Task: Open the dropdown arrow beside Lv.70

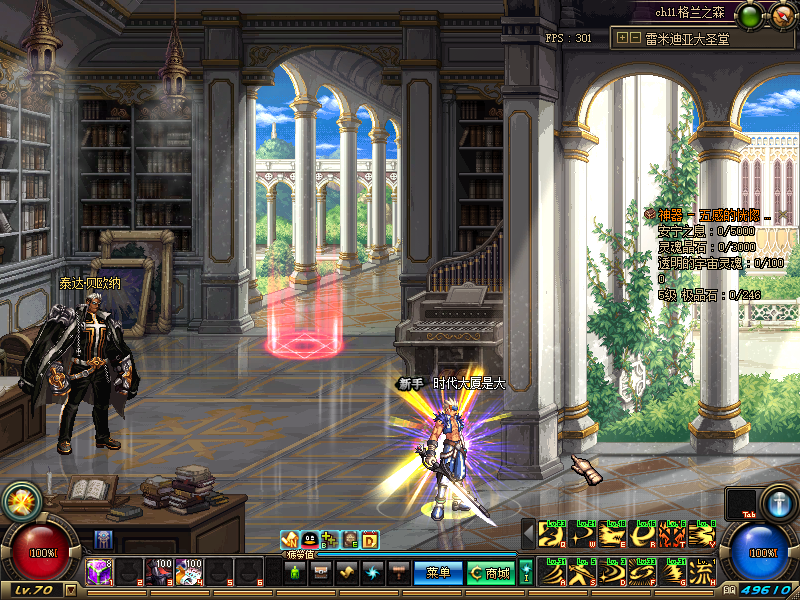Action: pyautogui.click(x=70, y=590)
